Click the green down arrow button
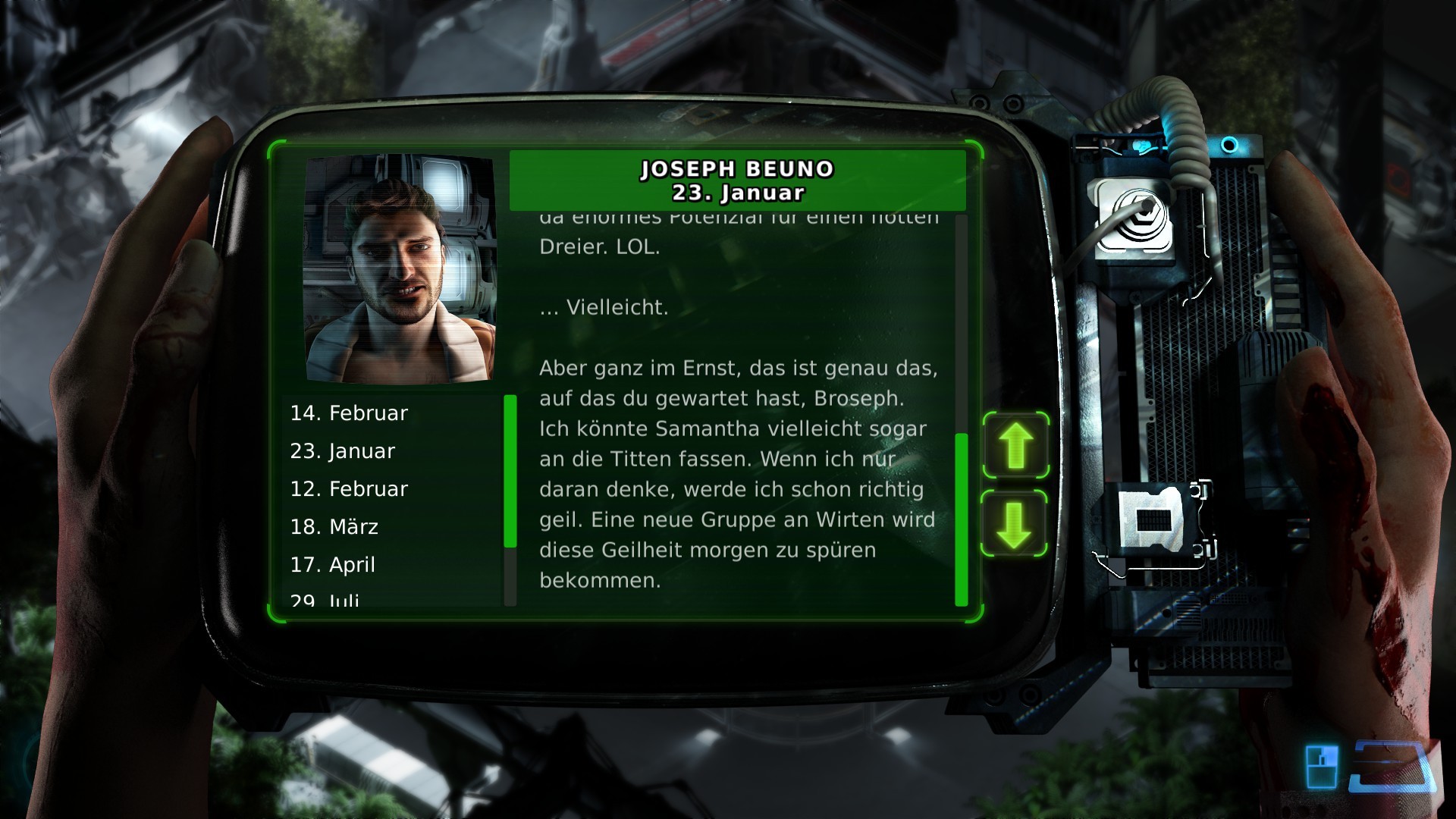The height and width of the screenshot is (819, 1456). 1015,525
